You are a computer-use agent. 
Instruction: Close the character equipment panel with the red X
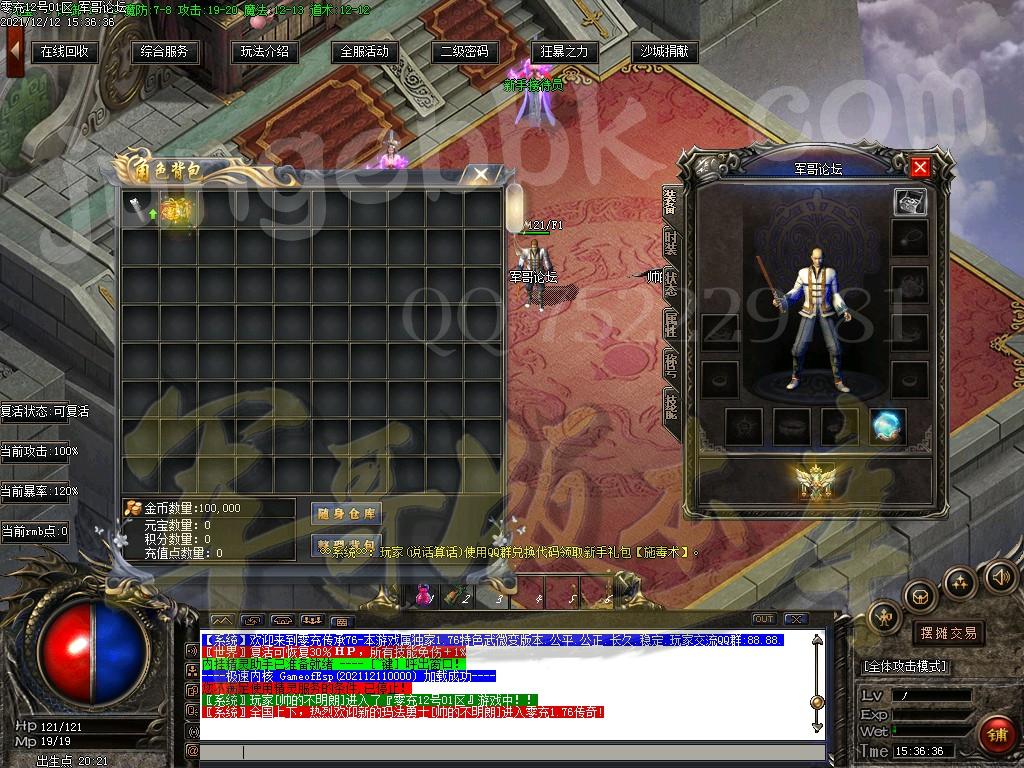point(920,167)
